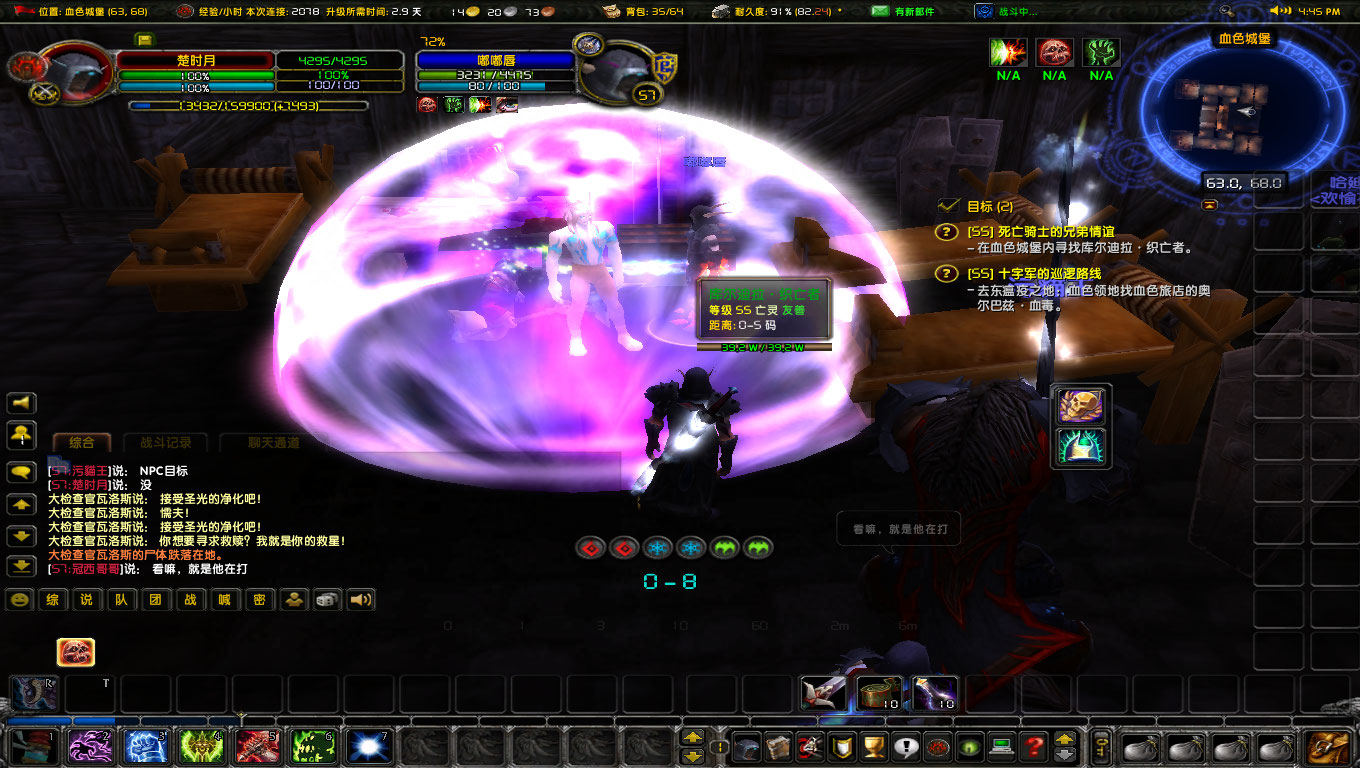Click the dice roll button in chat bar
The height and width of the screenshot is (768, 1360).
(x=326, y=601)
